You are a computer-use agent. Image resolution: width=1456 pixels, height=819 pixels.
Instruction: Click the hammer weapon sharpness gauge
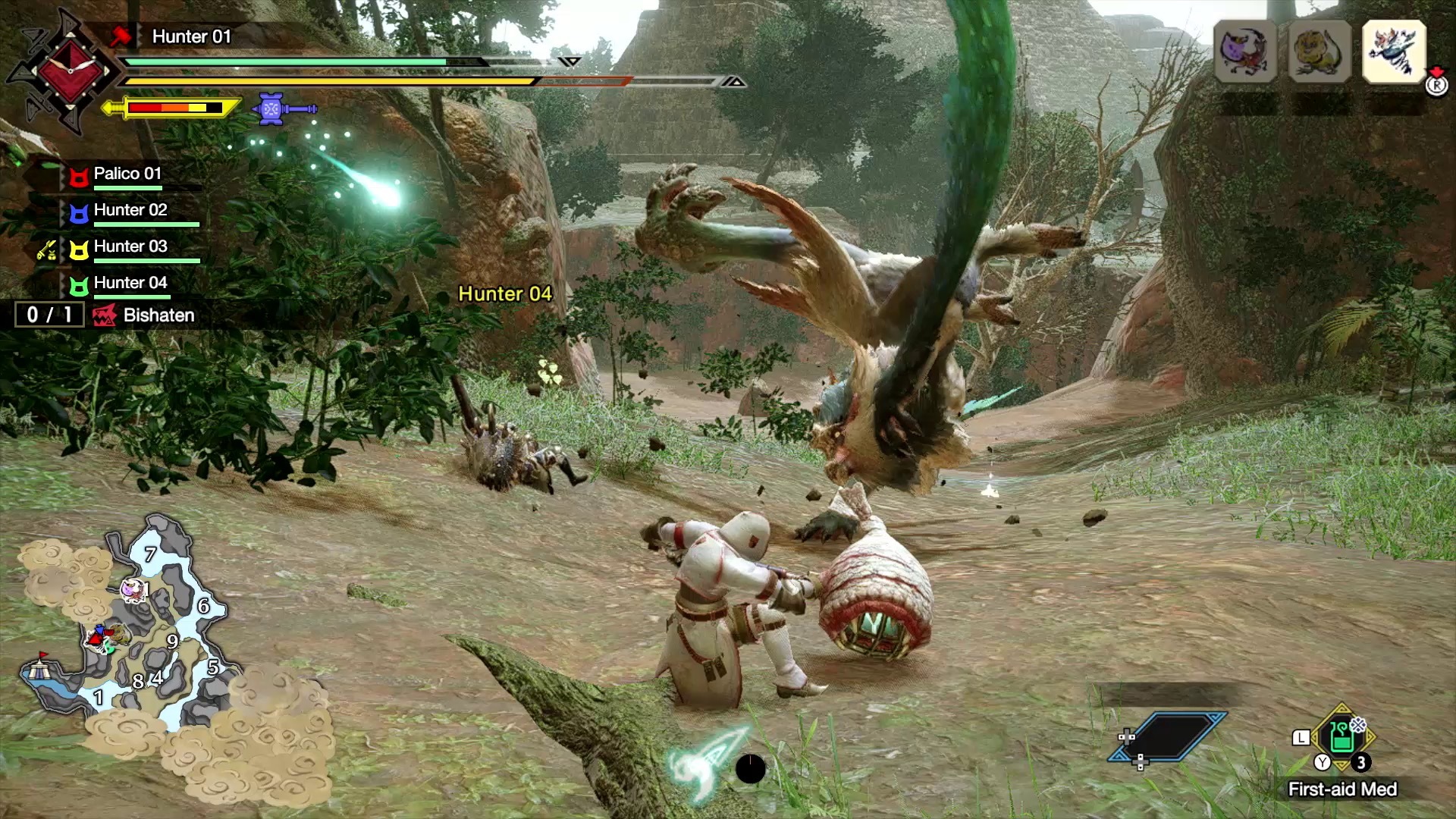173,108
